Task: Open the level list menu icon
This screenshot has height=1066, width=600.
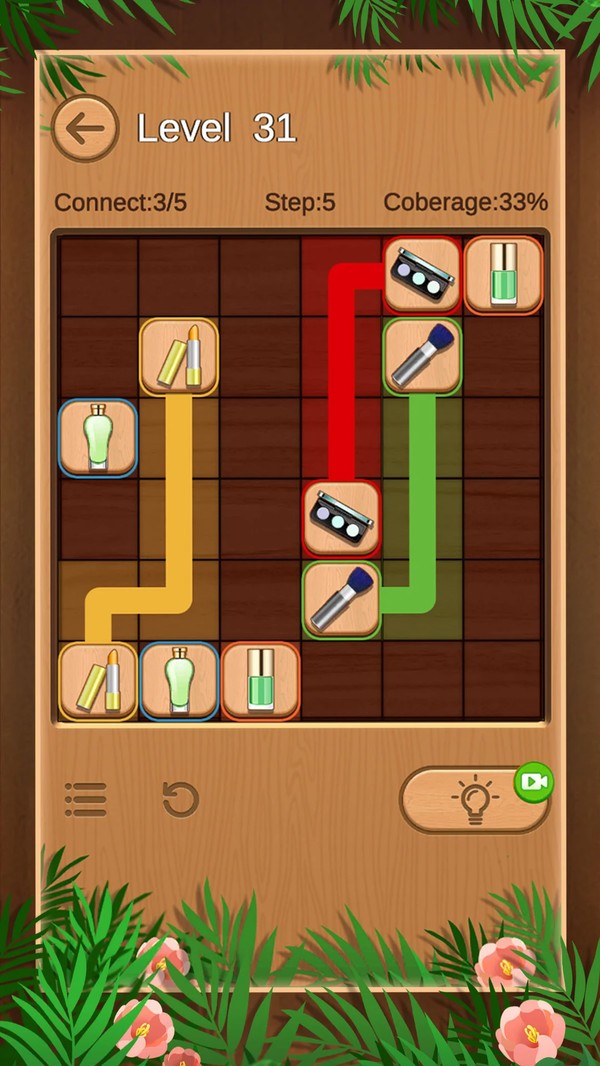Action: (86, 799)
